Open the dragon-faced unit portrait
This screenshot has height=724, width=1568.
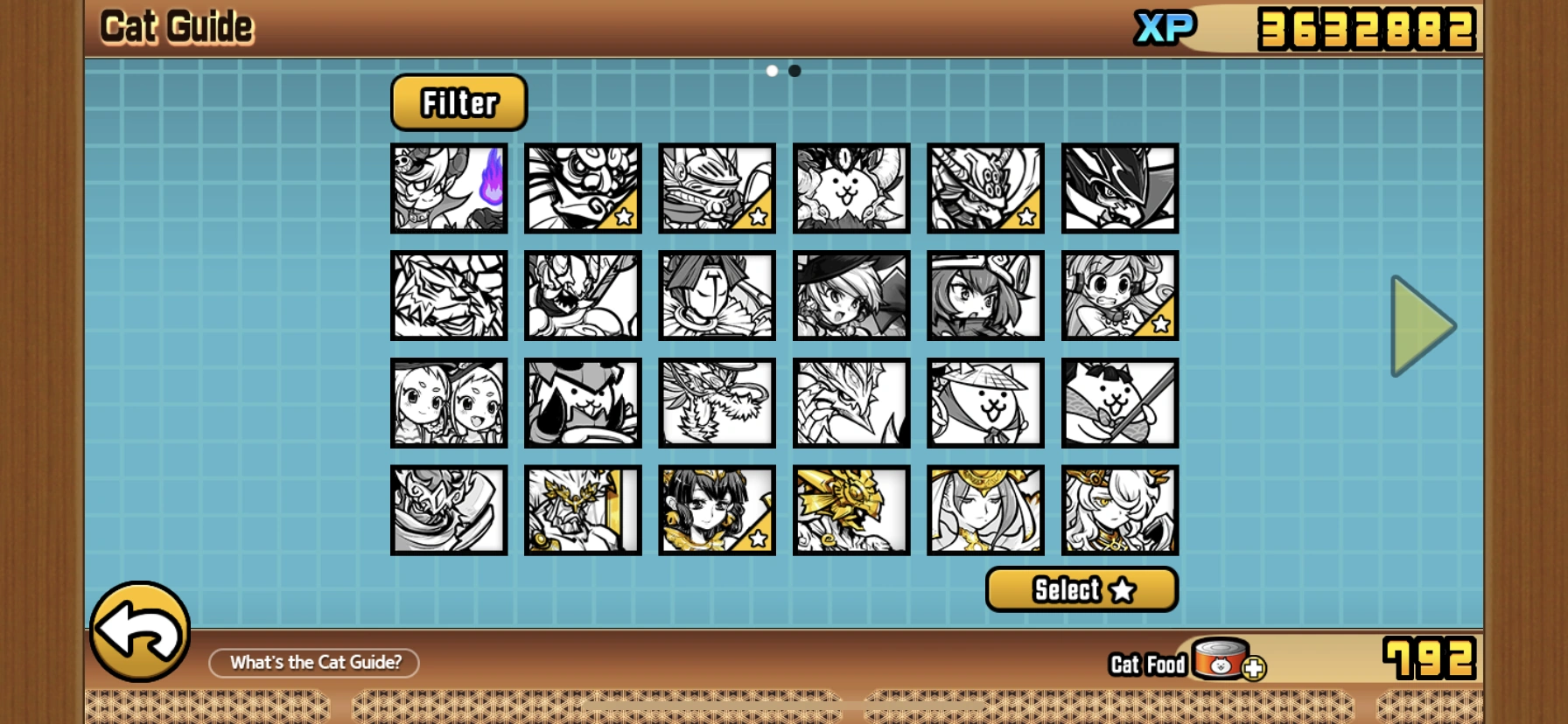[851, 403]
